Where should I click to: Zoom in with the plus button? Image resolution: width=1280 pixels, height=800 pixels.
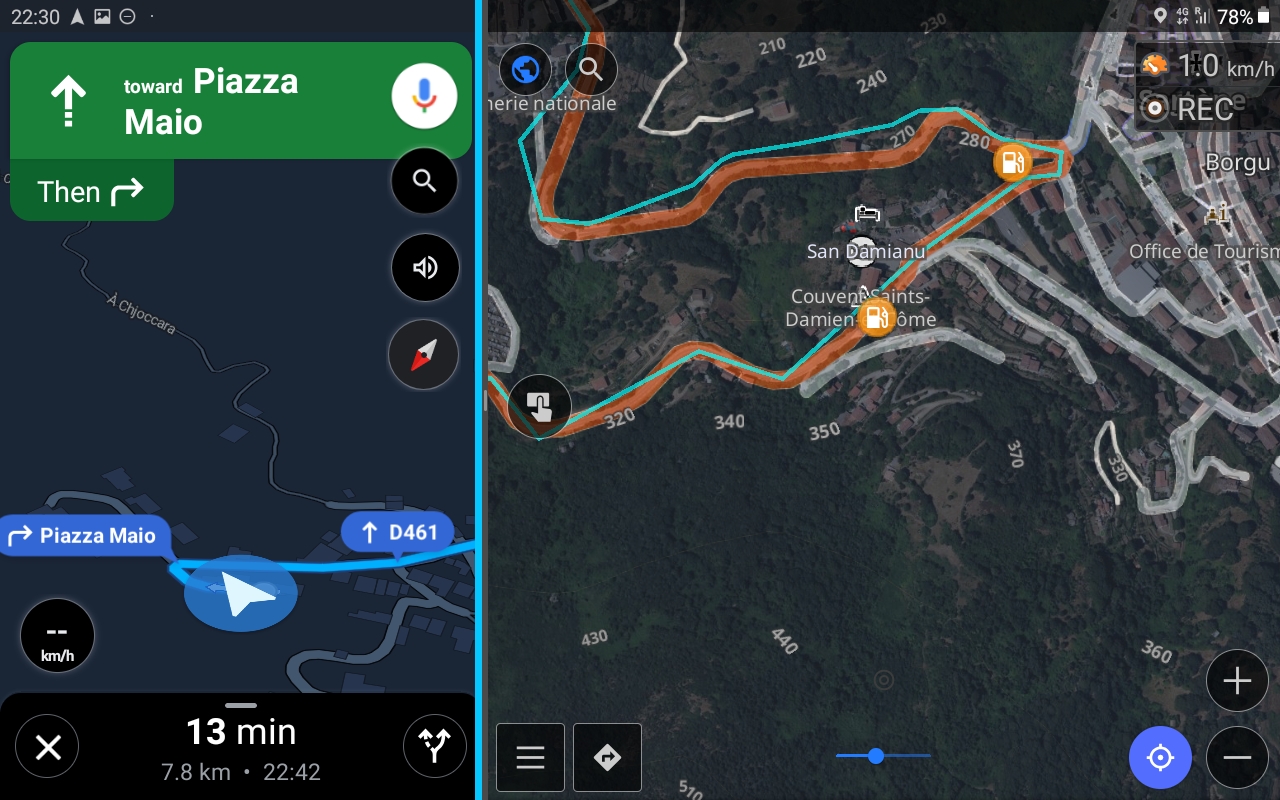click(x=1237, y=681)
